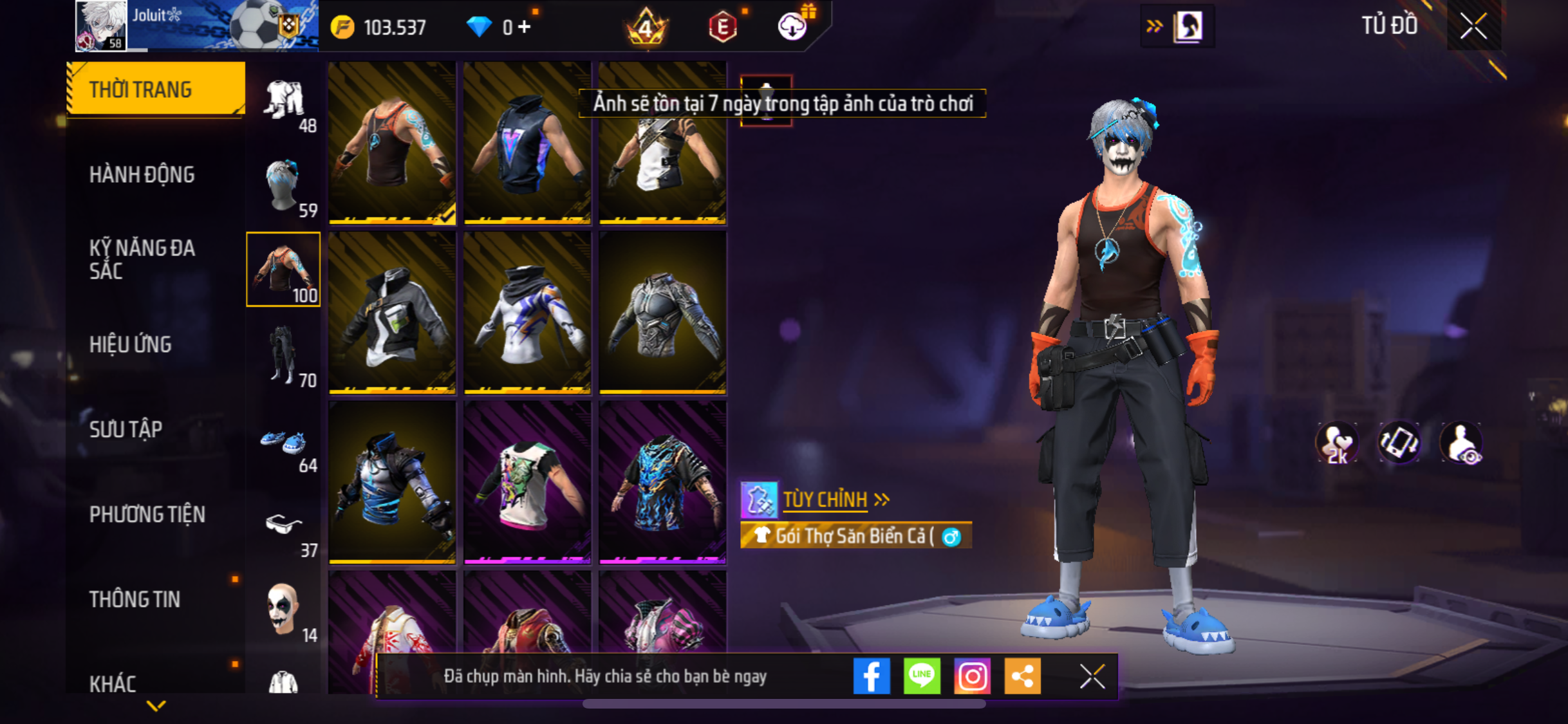Choose the blue dragon print t-shirt
This screenshot has height=724, width=1568.
coord(662,483)
